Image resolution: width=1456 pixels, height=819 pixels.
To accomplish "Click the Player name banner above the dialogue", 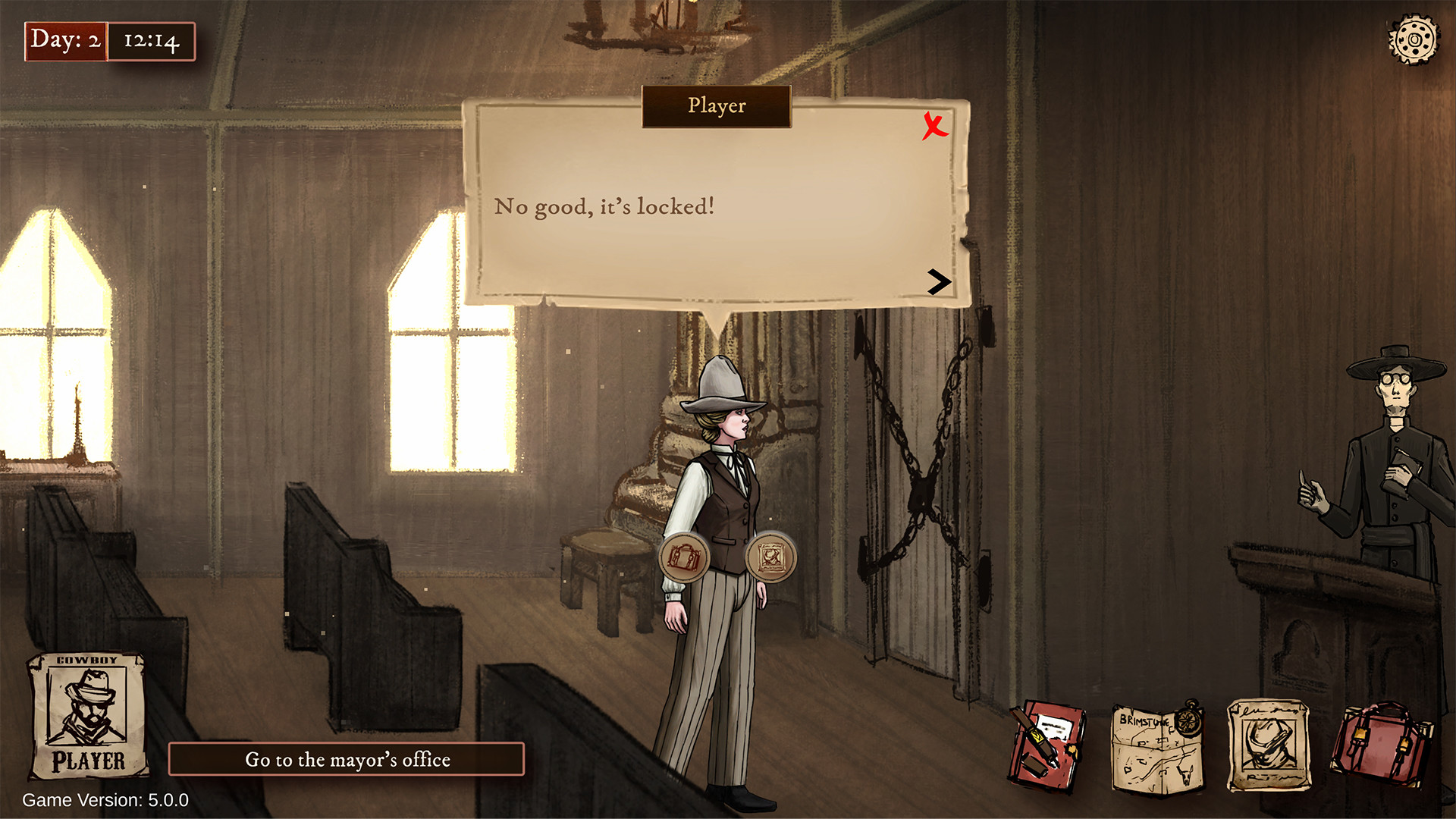I will [716, 107].
